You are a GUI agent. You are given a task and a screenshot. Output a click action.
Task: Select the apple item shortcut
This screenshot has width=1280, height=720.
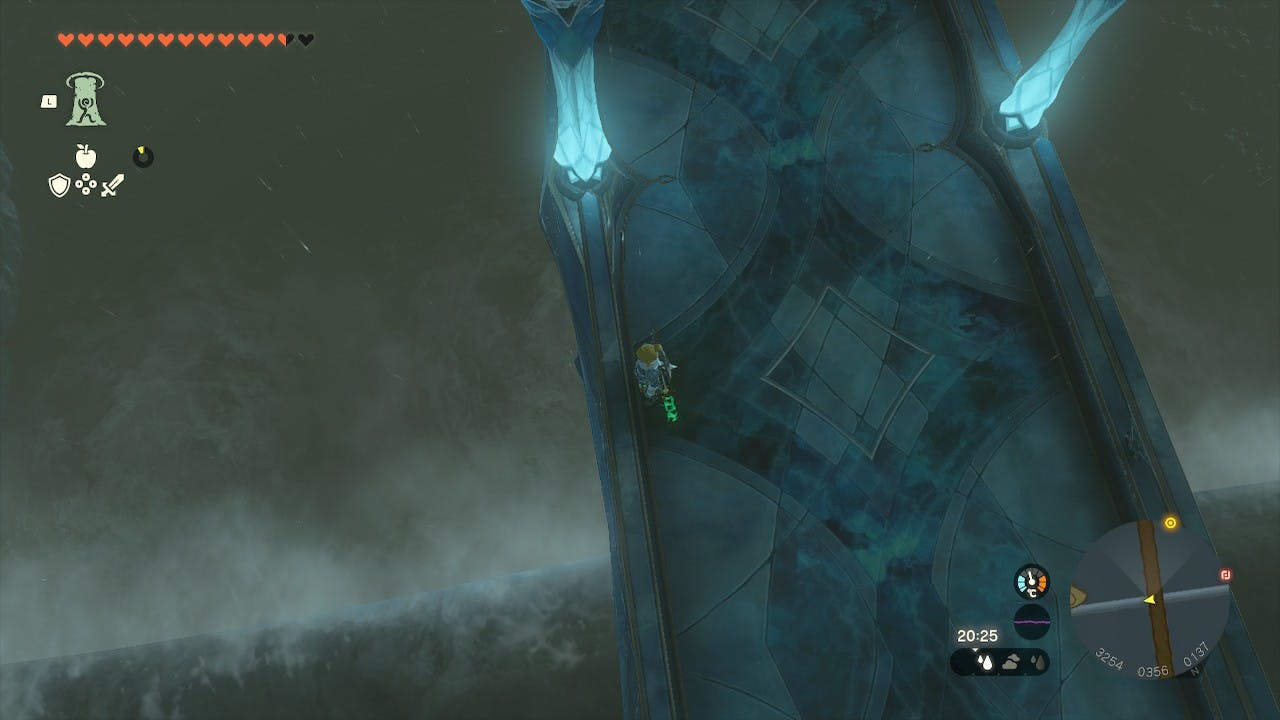[x=86, y=156]
